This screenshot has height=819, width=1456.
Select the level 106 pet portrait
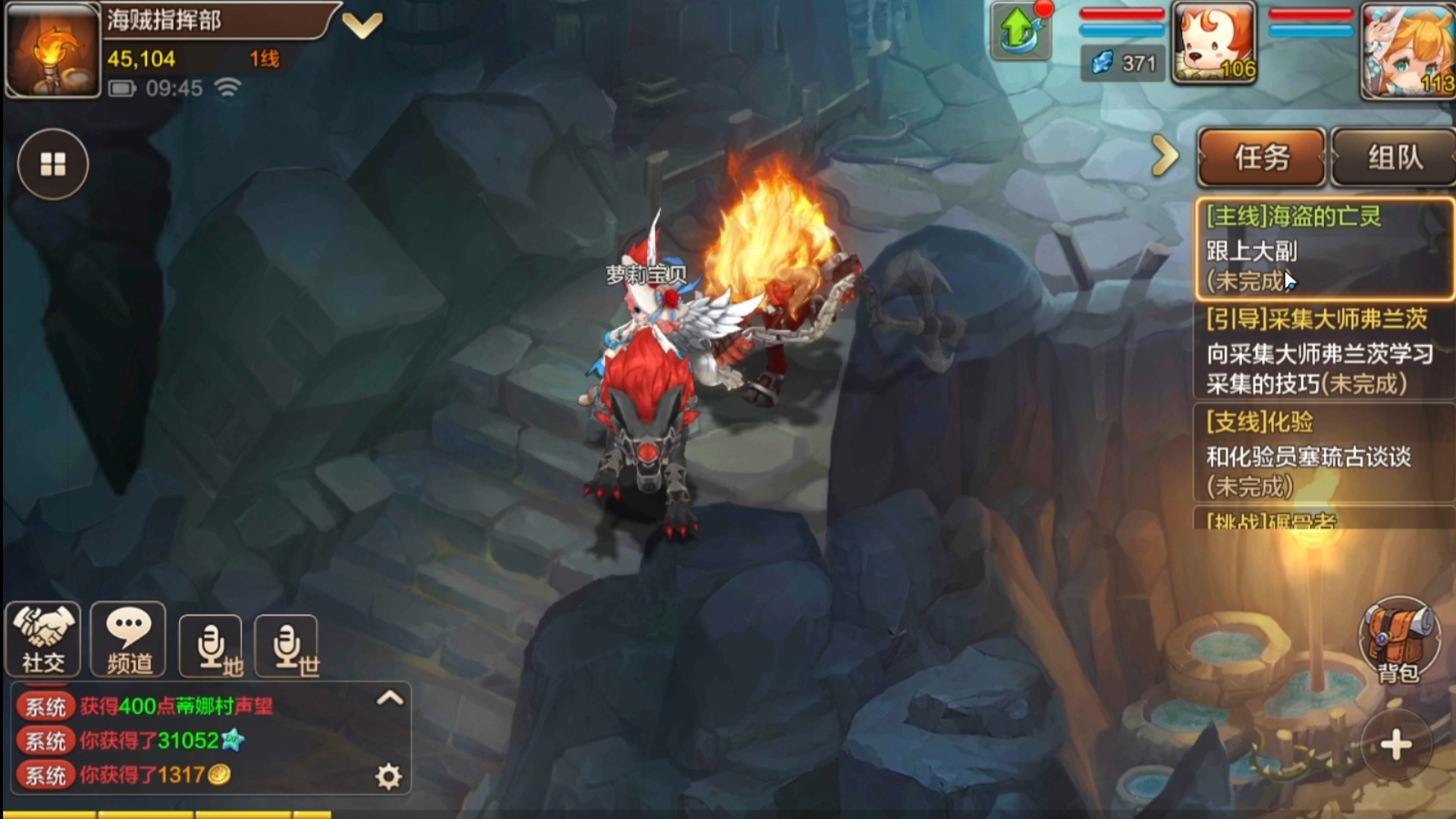(x=1214, y=42)
